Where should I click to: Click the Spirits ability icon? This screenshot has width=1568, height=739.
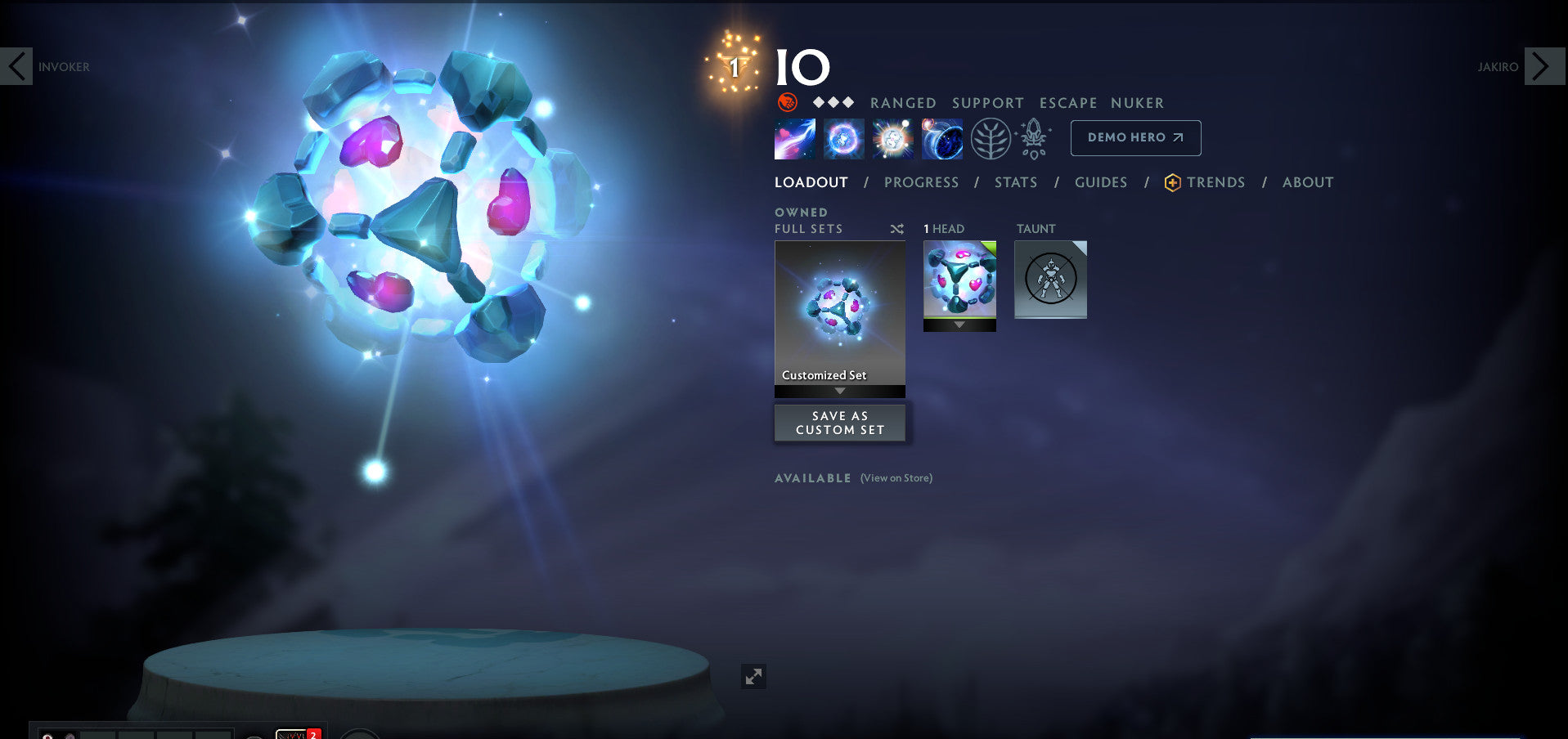coord(843,138)
